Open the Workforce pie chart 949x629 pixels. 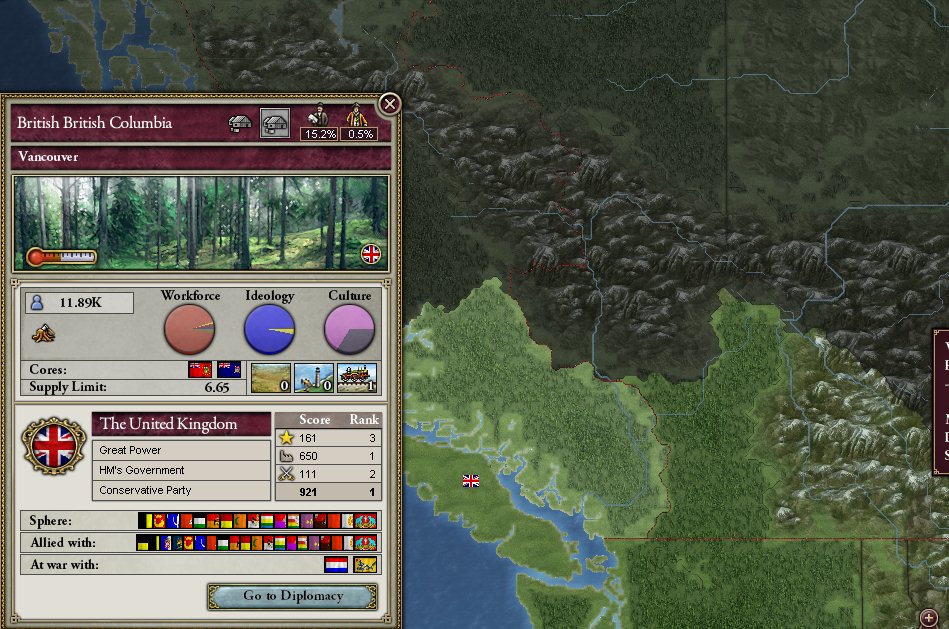click(x=189, y=329)
